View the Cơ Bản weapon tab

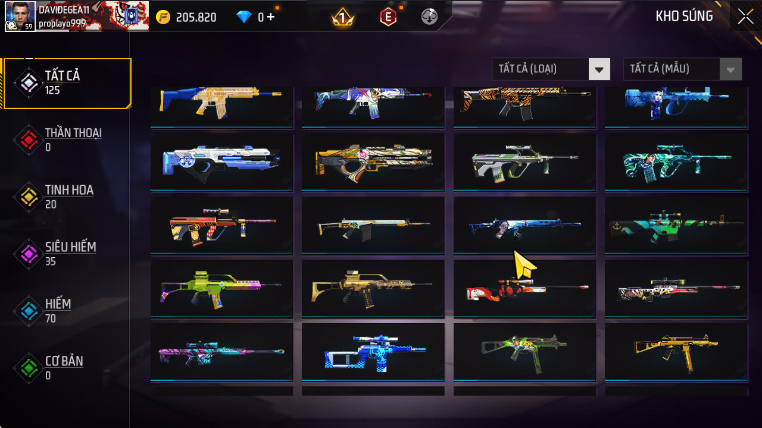(x=67, y=367)
